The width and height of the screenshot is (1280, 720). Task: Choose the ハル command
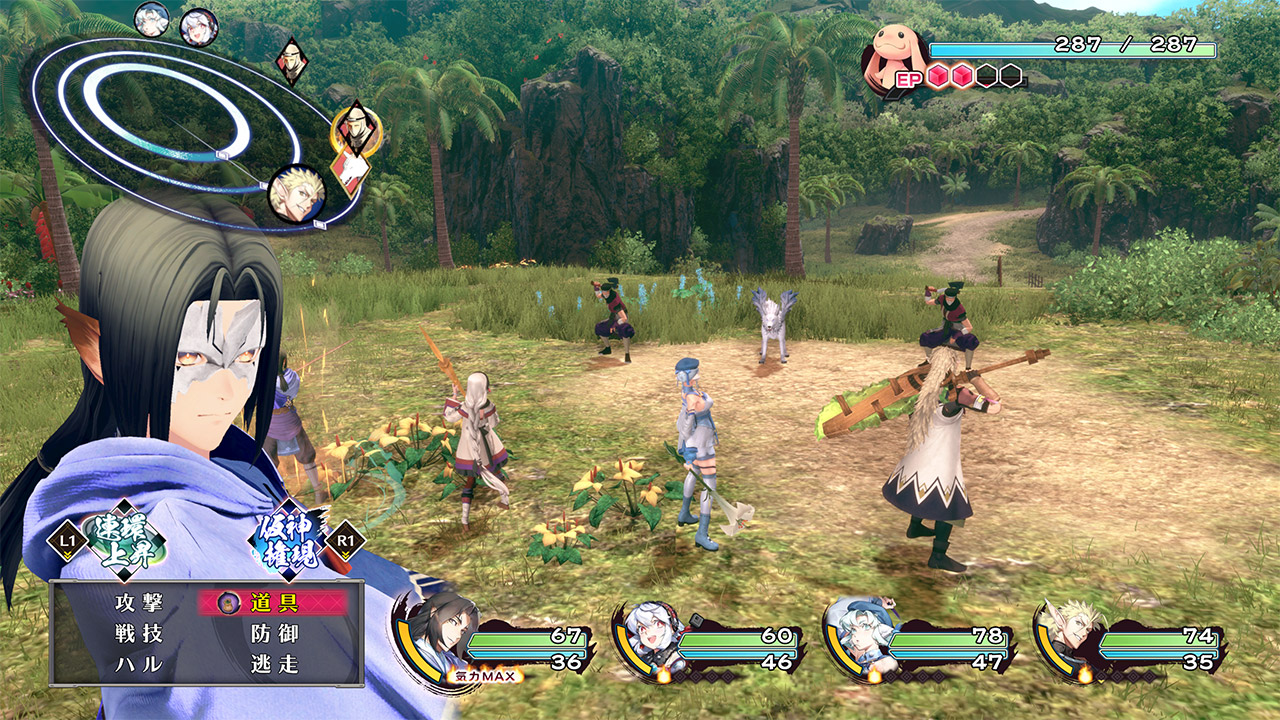click(139, 664)
